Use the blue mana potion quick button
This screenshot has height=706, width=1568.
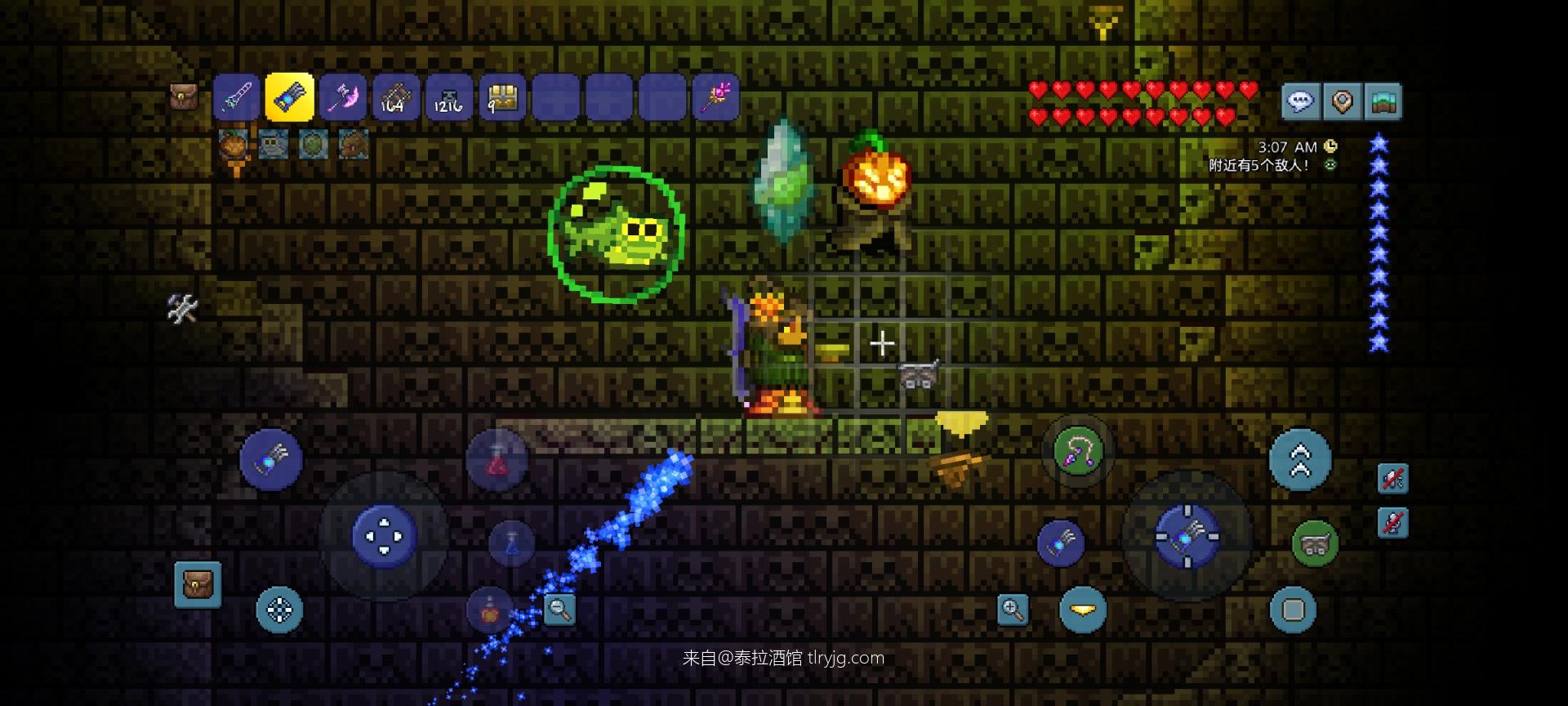512,542
